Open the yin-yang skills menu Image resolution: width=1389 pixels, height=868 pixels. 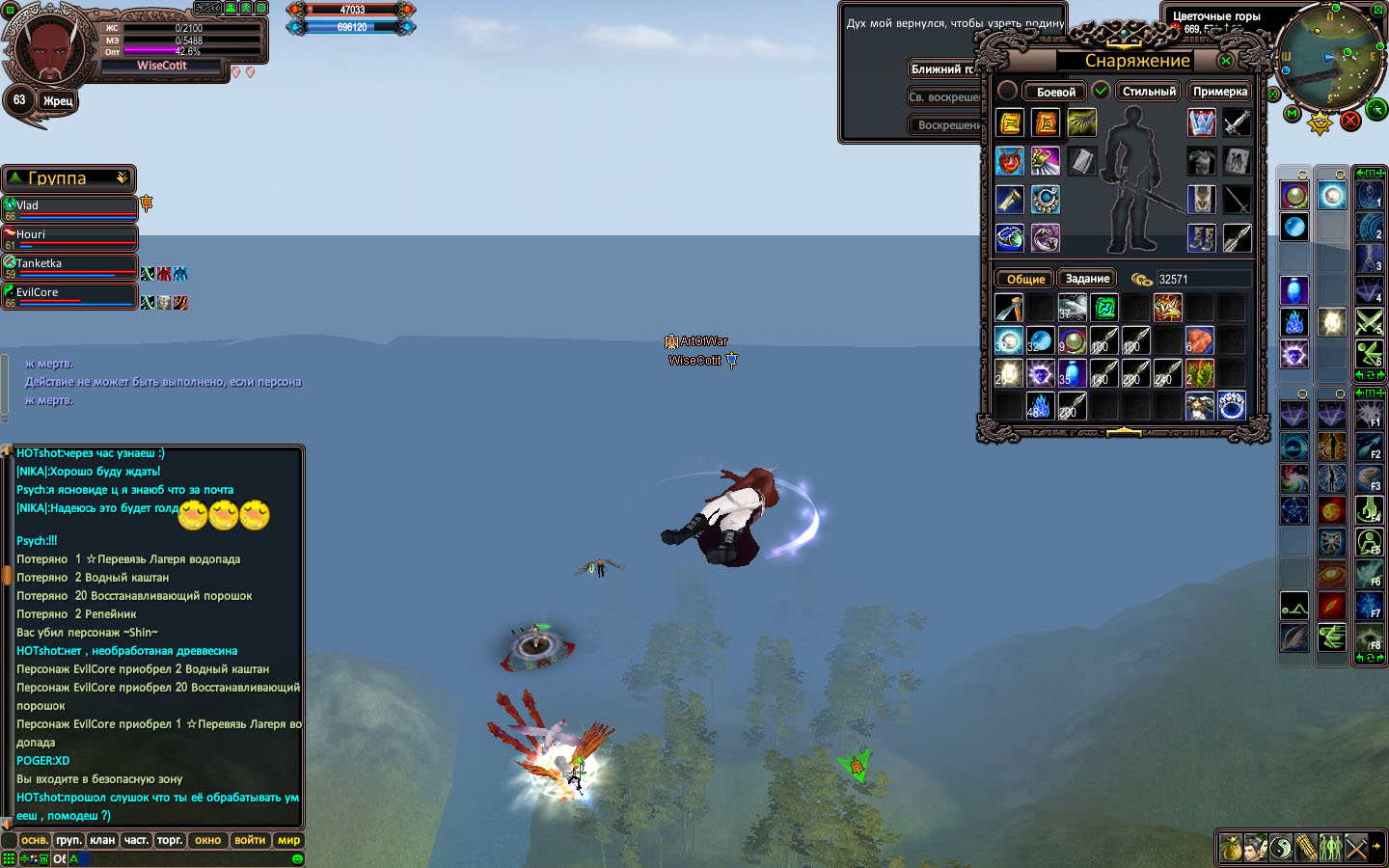[x=1281, y=848]
